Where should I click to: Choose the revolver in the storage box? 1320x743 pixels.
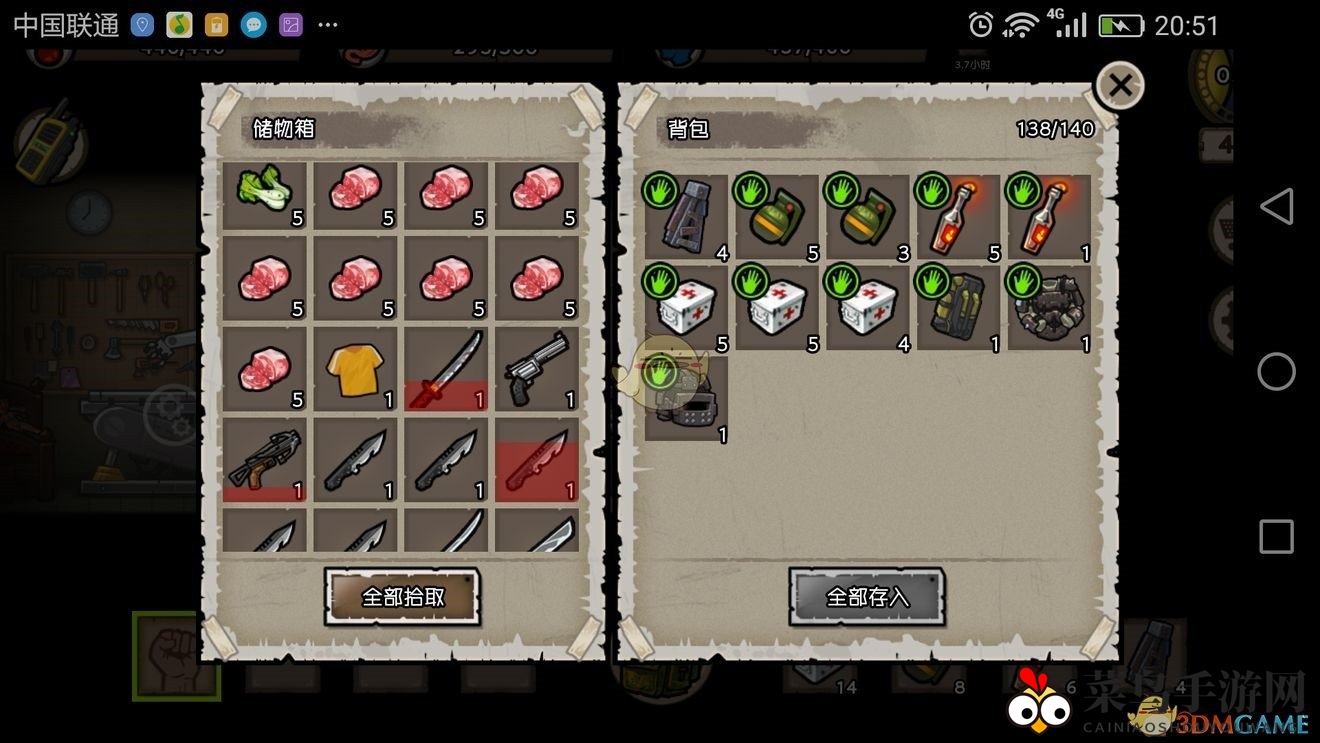(x=538, y=369)
